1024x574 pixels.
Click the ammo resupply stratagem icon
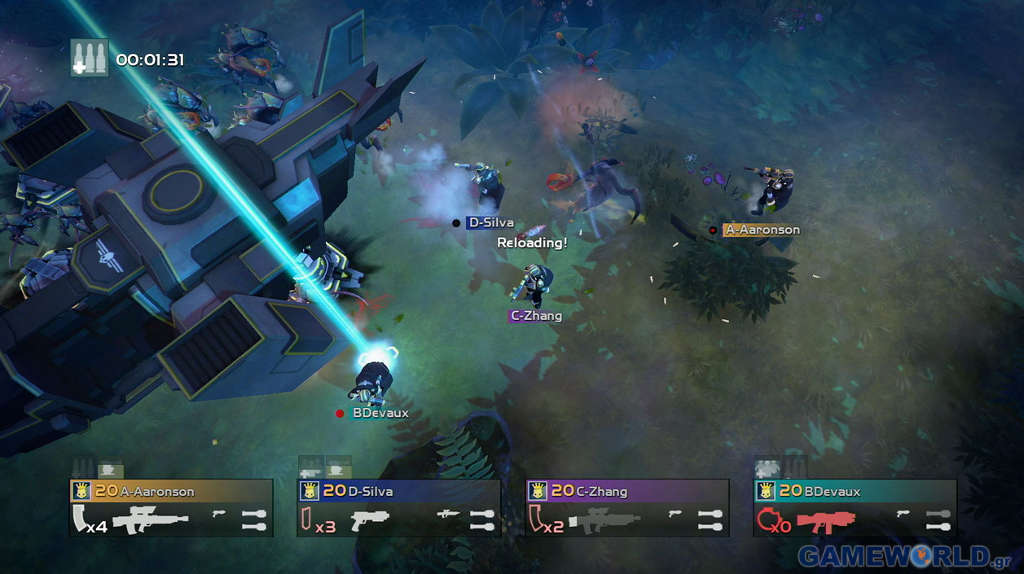pyautogui.click(x=88, y=58)
